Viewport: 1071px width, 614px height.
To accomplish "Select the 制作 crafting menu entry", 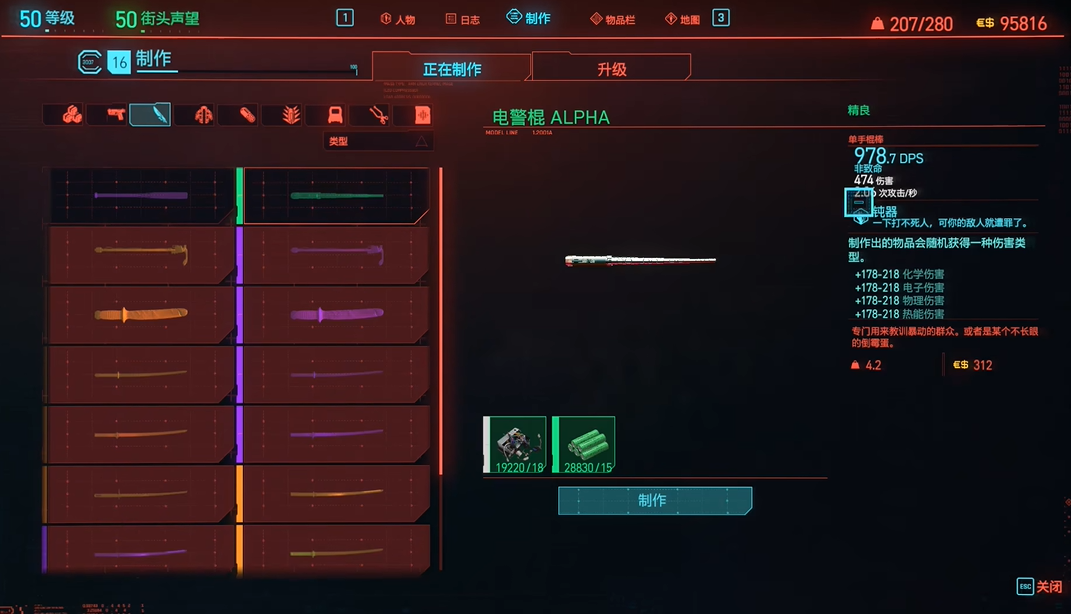I will click(x=529, y=18).
